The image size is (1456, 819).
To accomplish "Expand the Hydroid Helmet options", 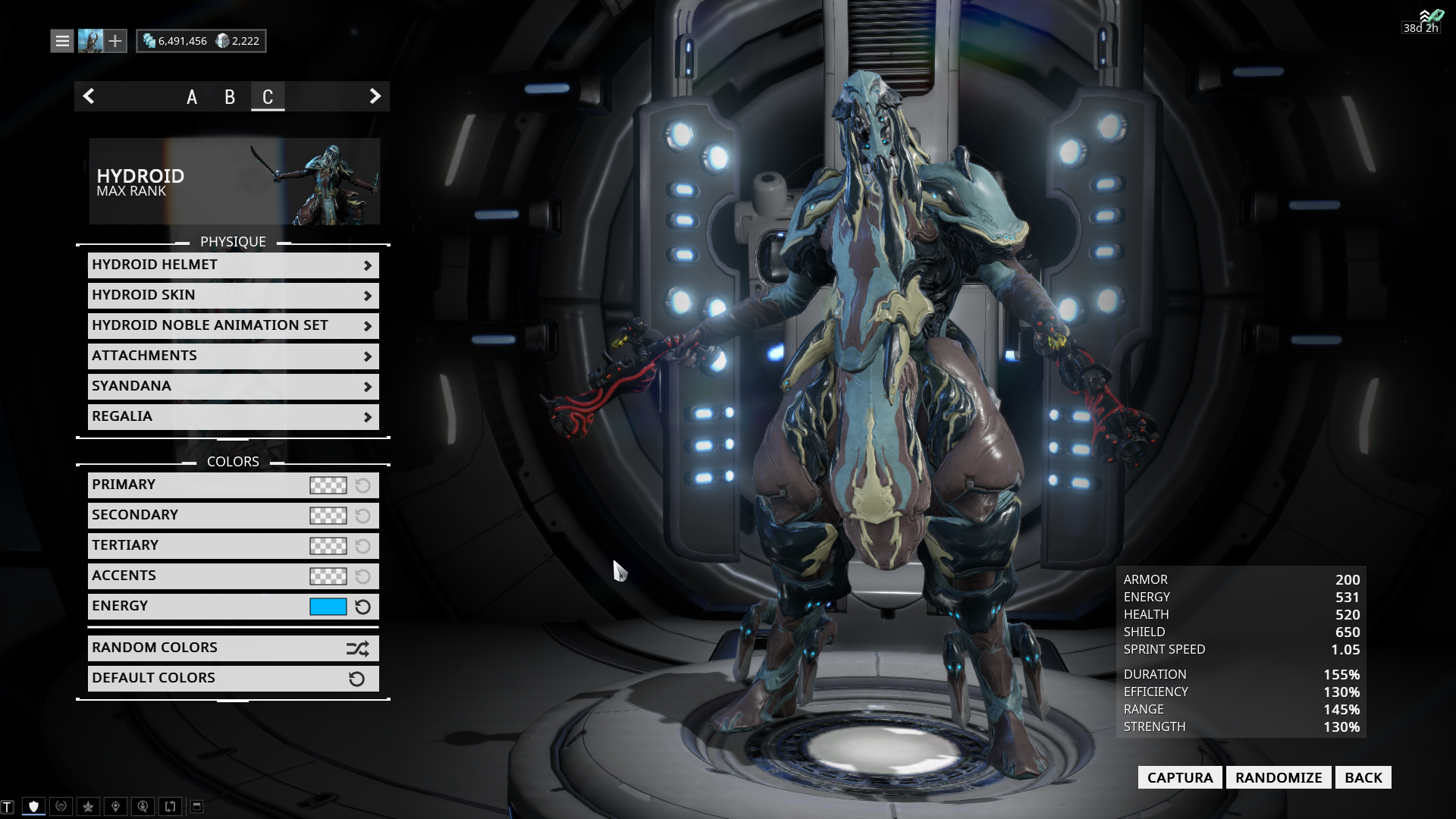I will tap(233, 265).
